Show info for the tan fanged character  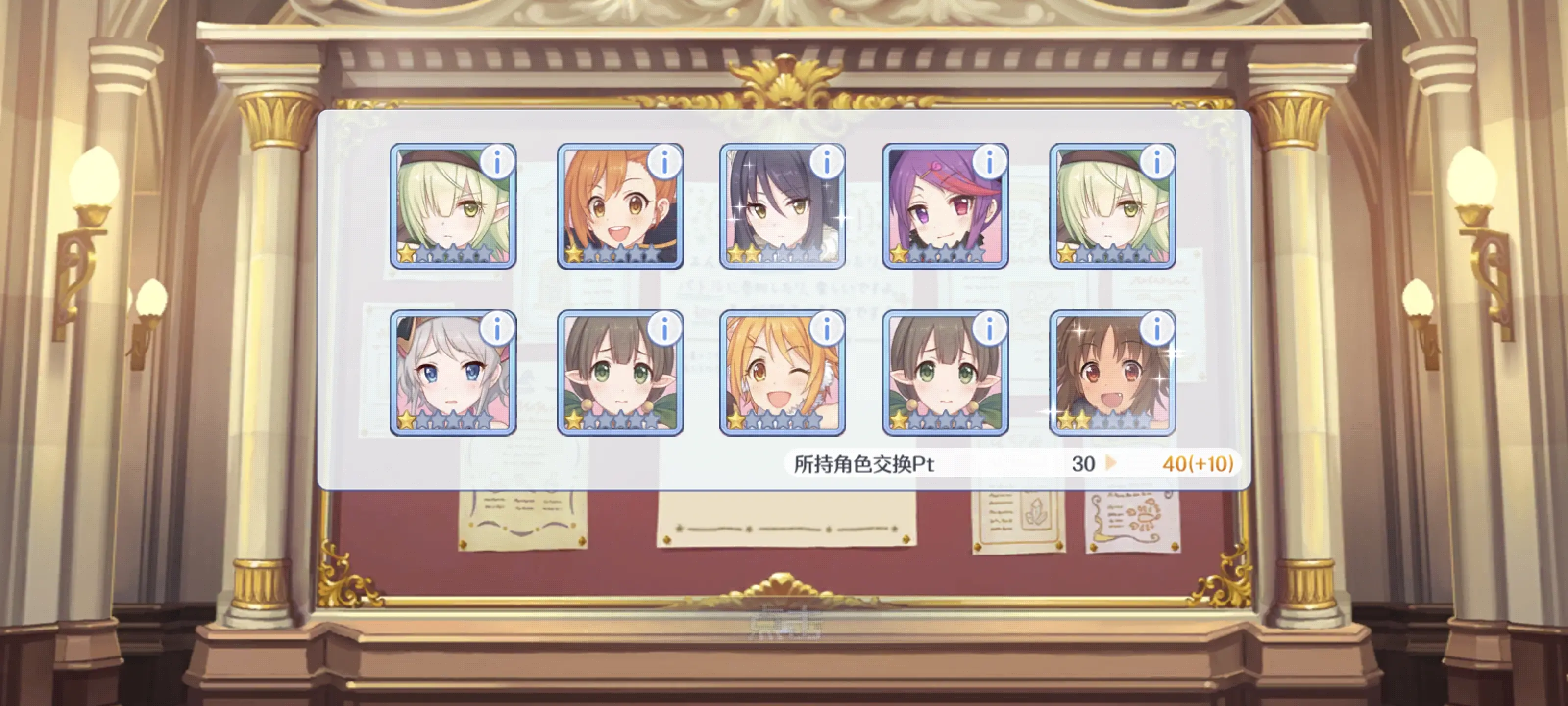pos(1156,329)
